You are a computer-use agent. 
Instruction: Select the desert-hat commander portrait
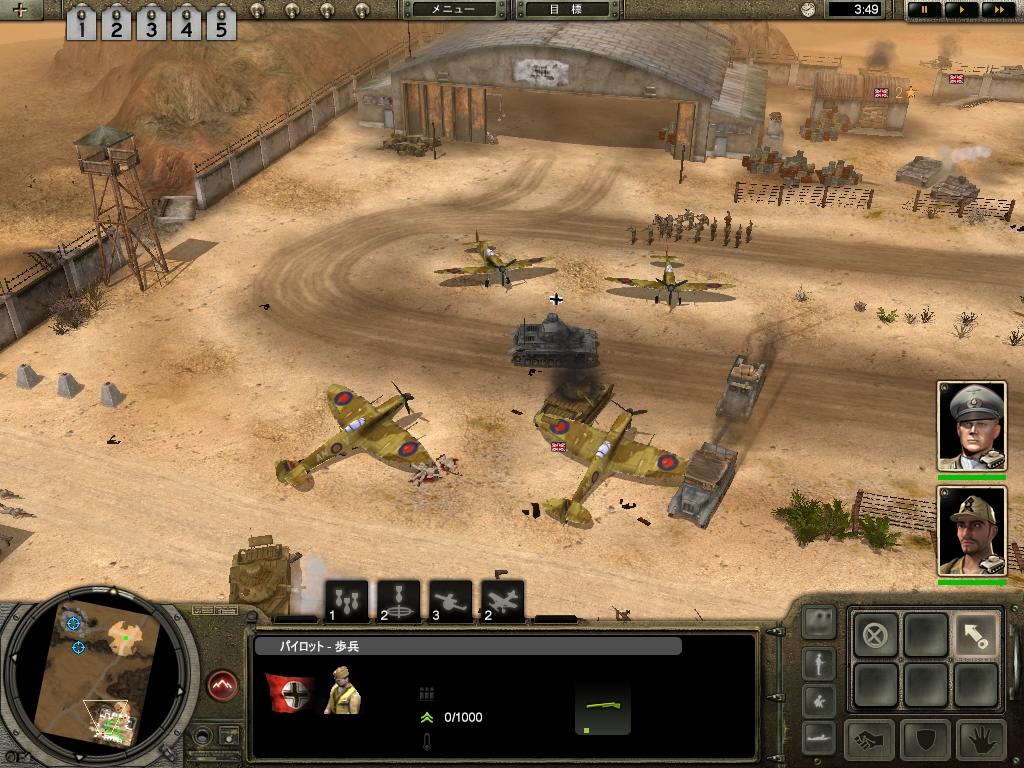tap(971, 530)
